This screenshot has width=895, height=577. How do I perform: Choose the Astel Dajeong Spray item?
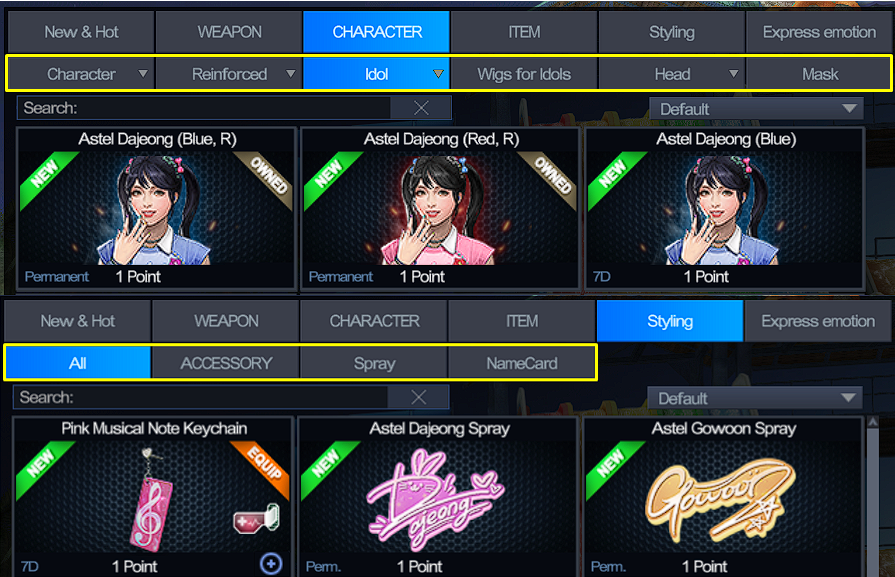point(439,497)
